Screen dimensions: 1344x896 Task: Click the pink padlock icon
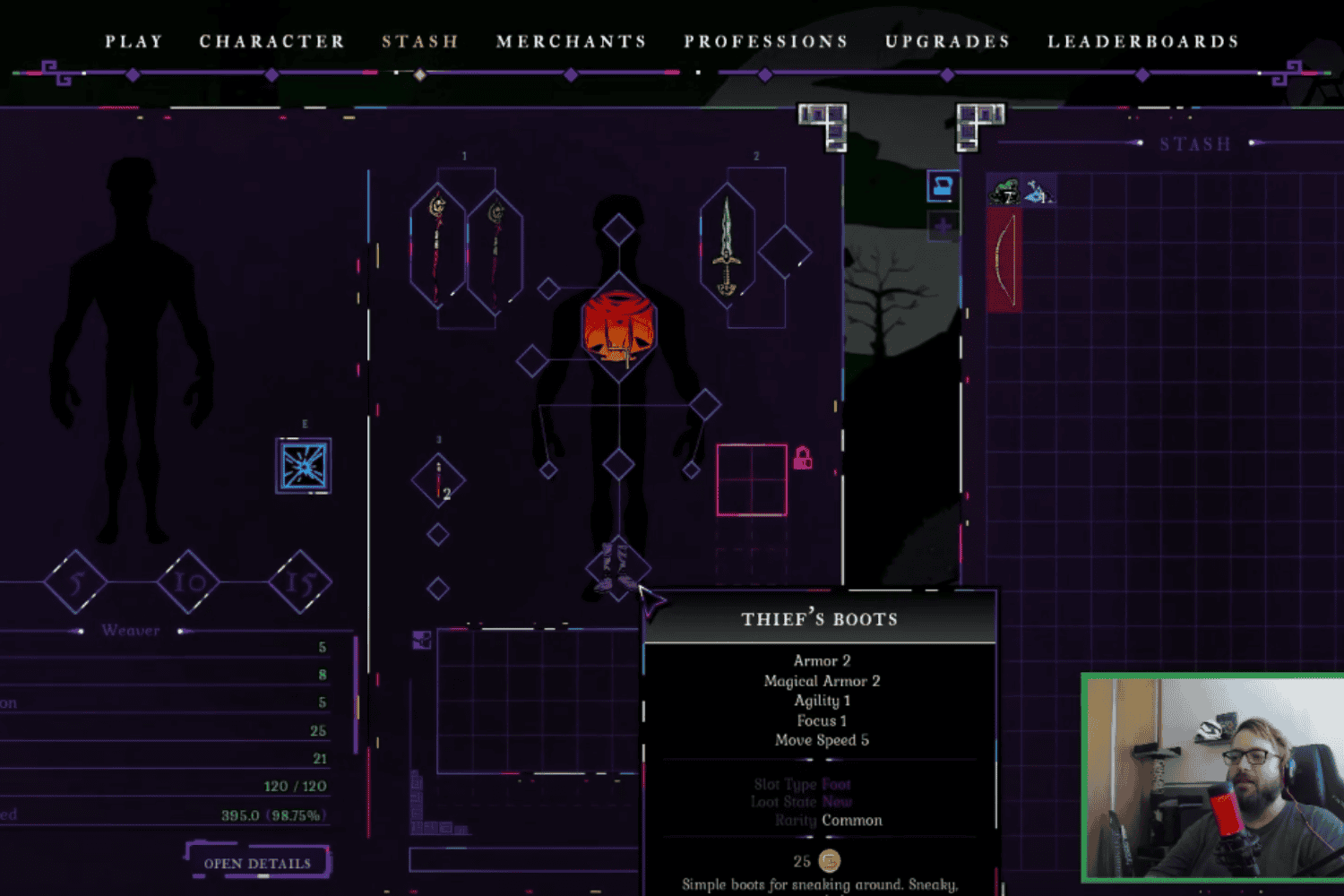pyautogui.click(x=803, y=458)
